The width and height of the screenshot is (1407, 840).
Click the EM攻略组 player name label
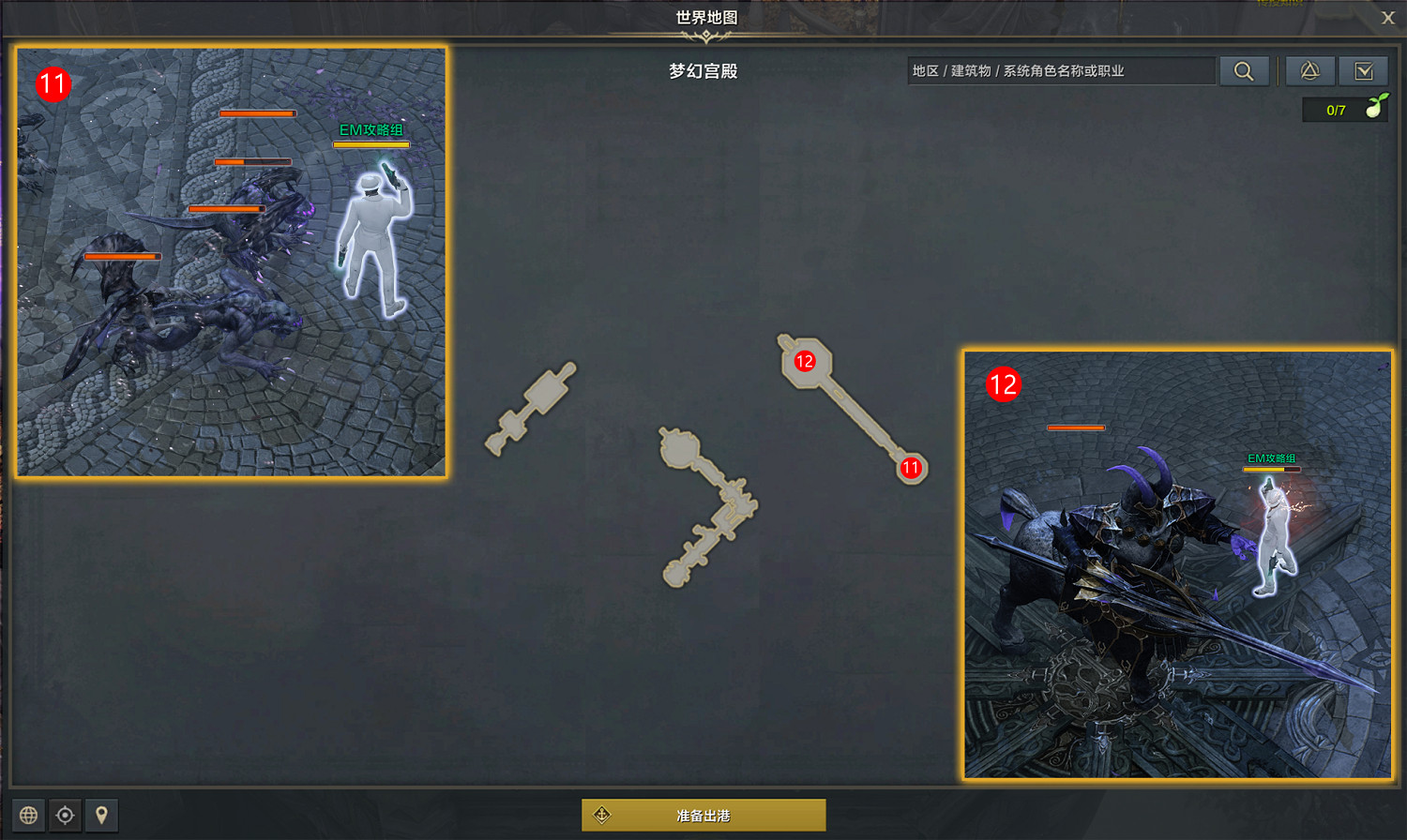click(x=371, y=131)
